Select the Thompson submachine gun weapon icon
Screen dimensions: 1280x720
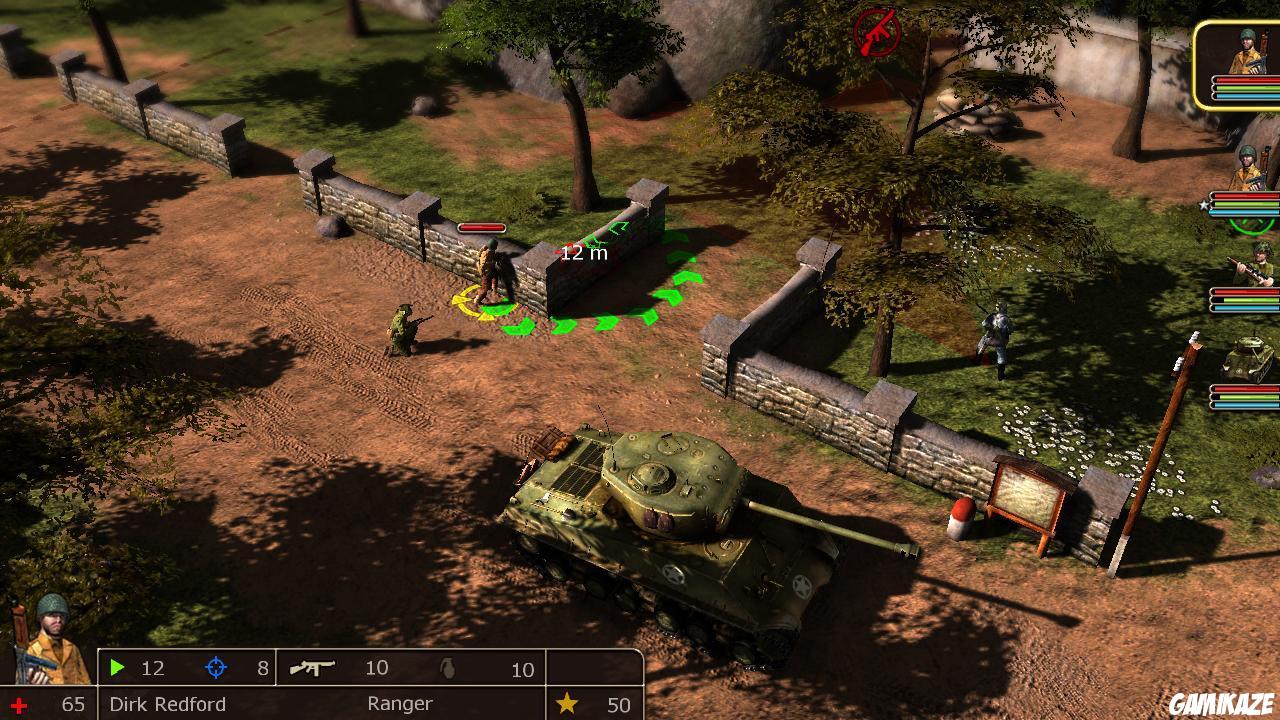pos(312,668)
